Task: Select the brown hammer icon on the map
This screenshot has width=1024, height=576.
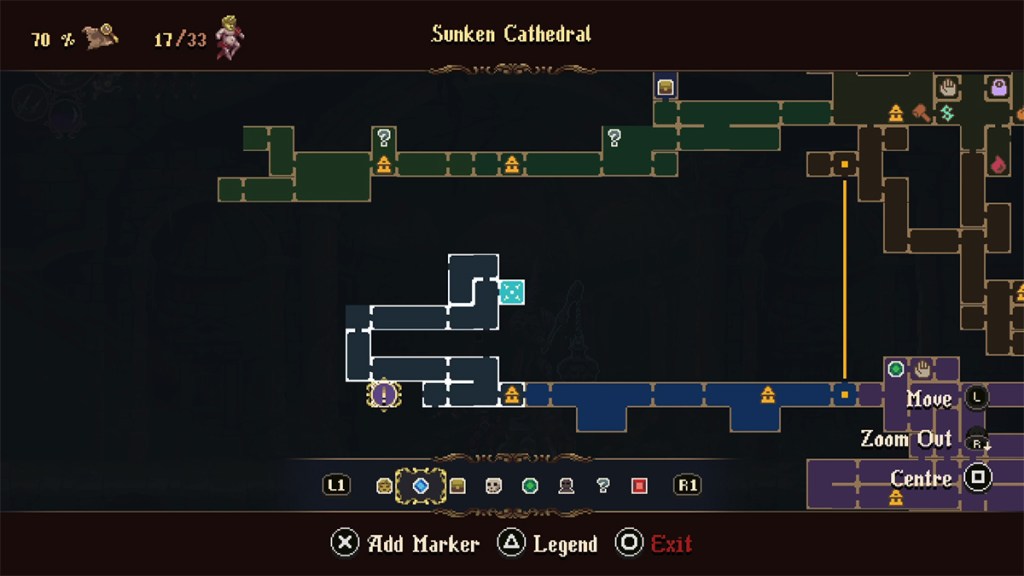Action: pyautogui.click(x=920, y=112)
